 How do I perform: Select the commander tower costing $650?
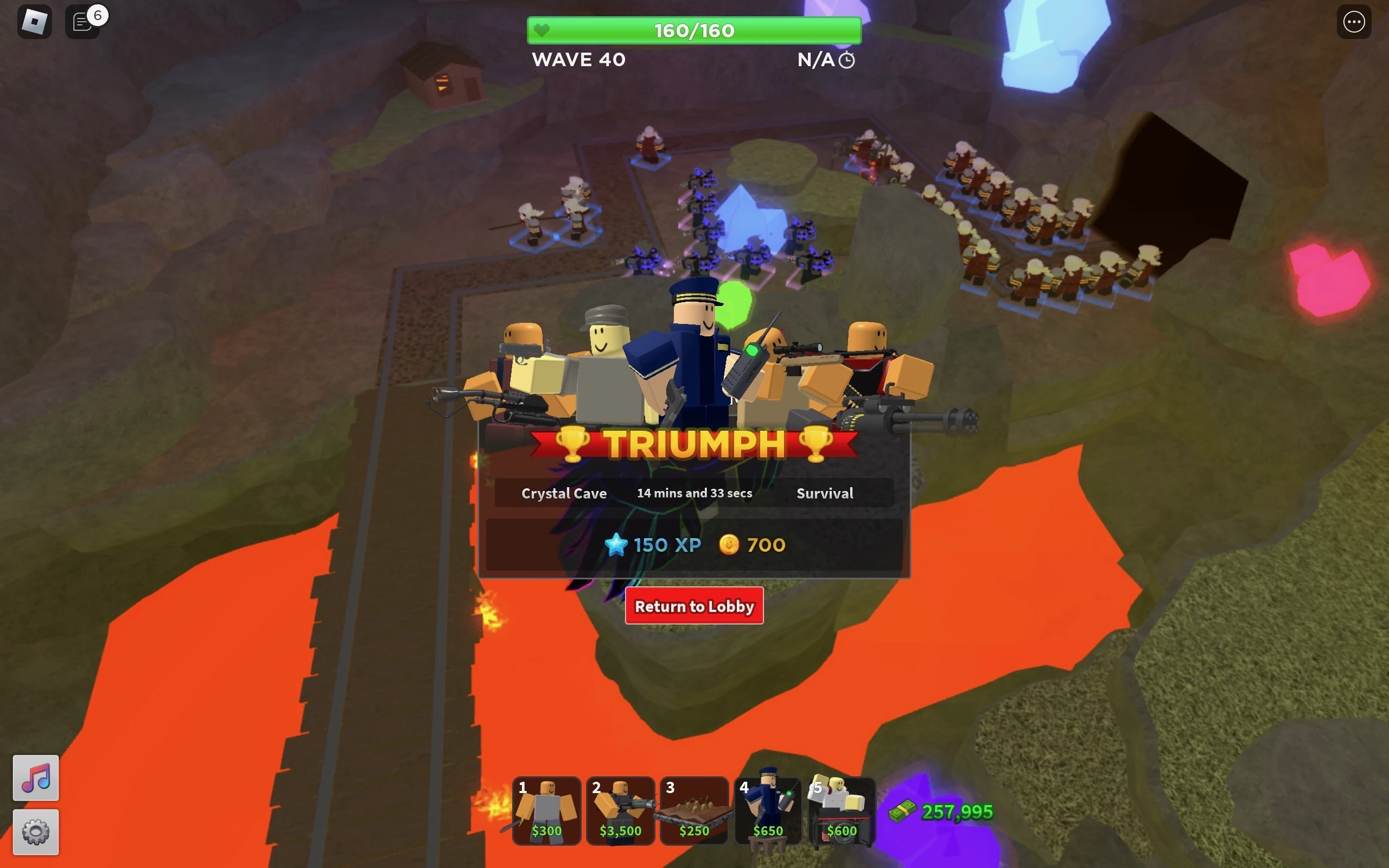pyautogui.click(x=768, y=812)
